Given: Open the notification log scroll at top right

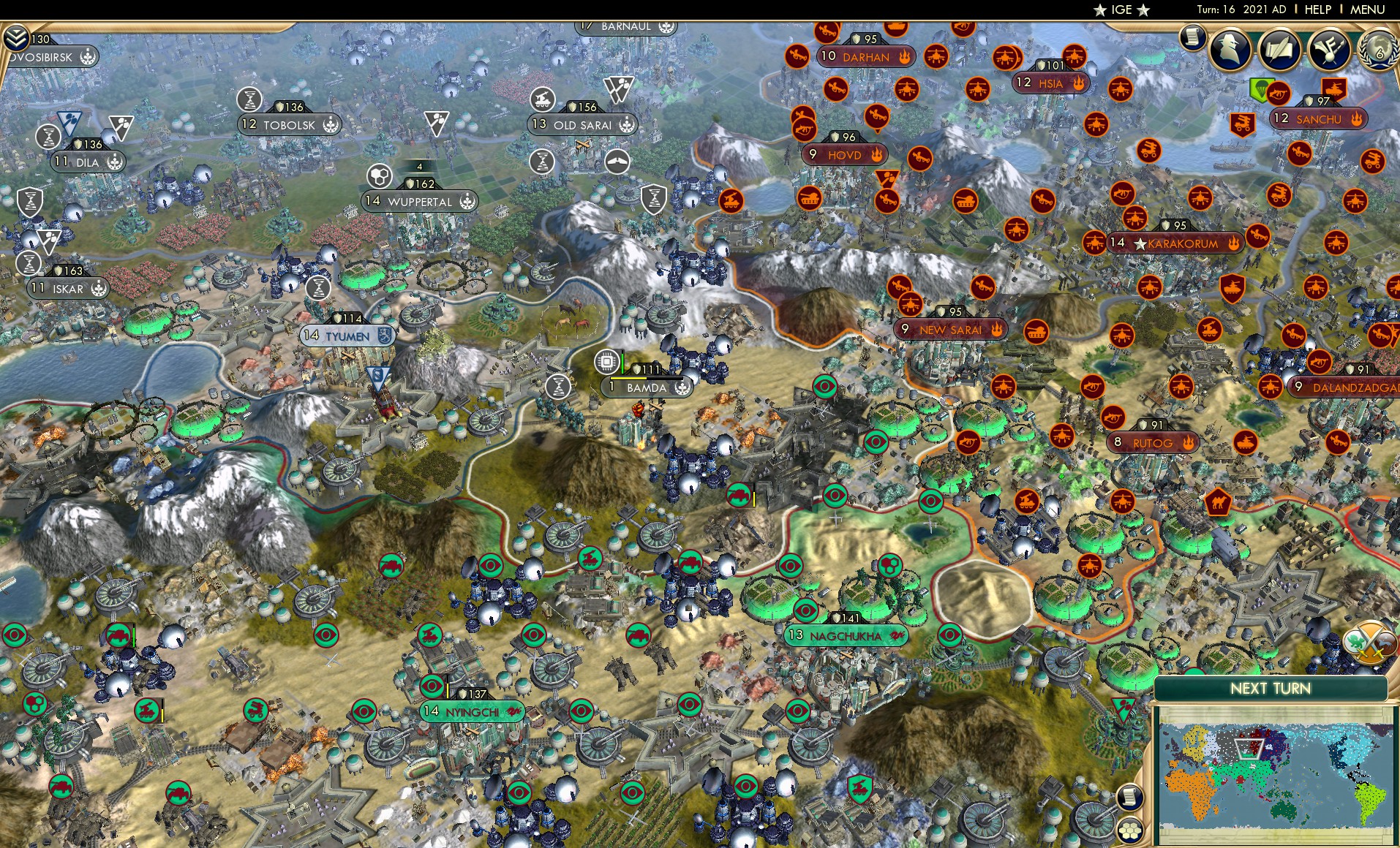Looking at the screenshot, I should click(x=1193, y=37).
